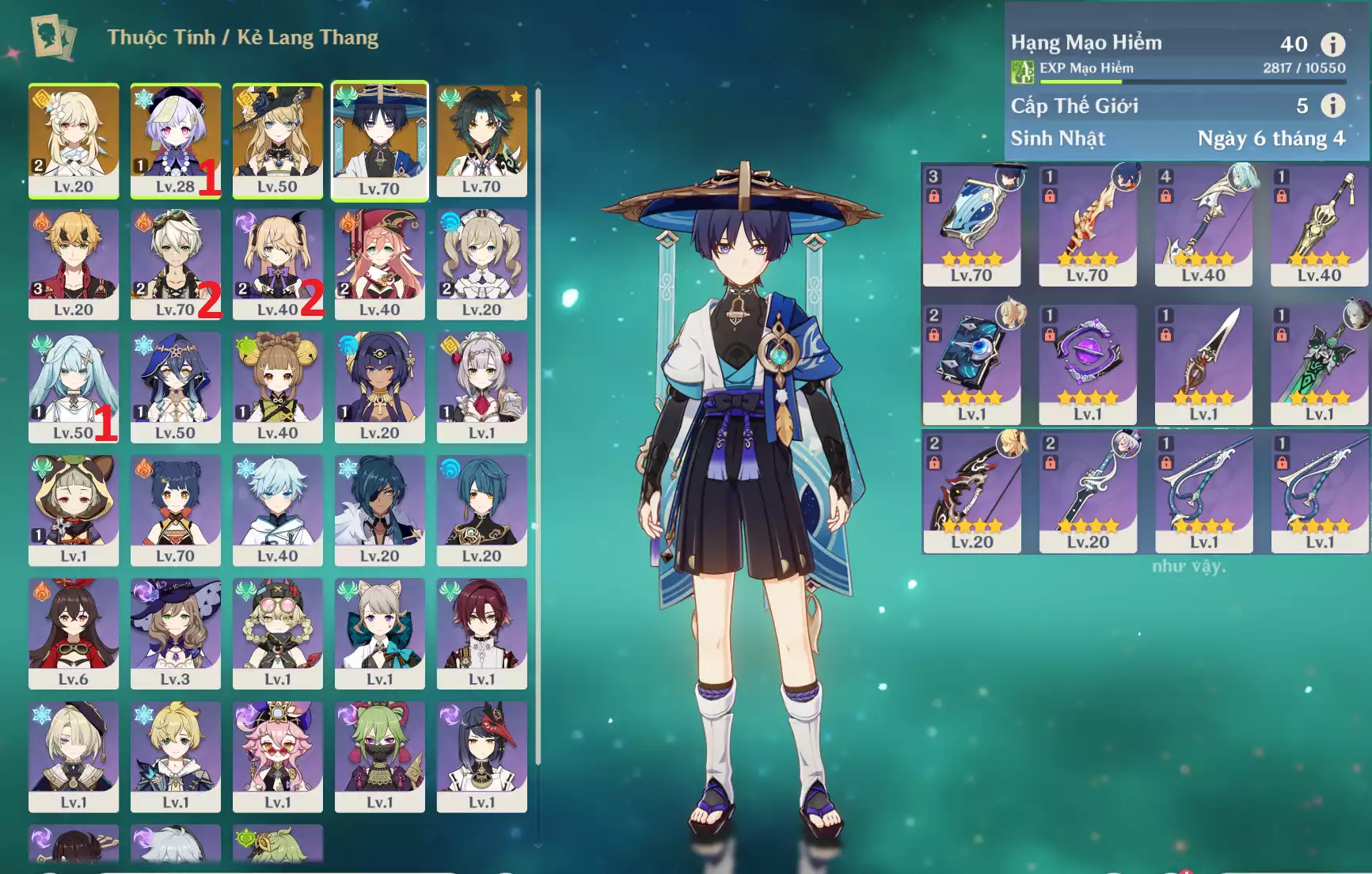Select the blonde Traveler portrait
The height and width of the screenshot is (874, 1372).
click(x=74, y=140)
